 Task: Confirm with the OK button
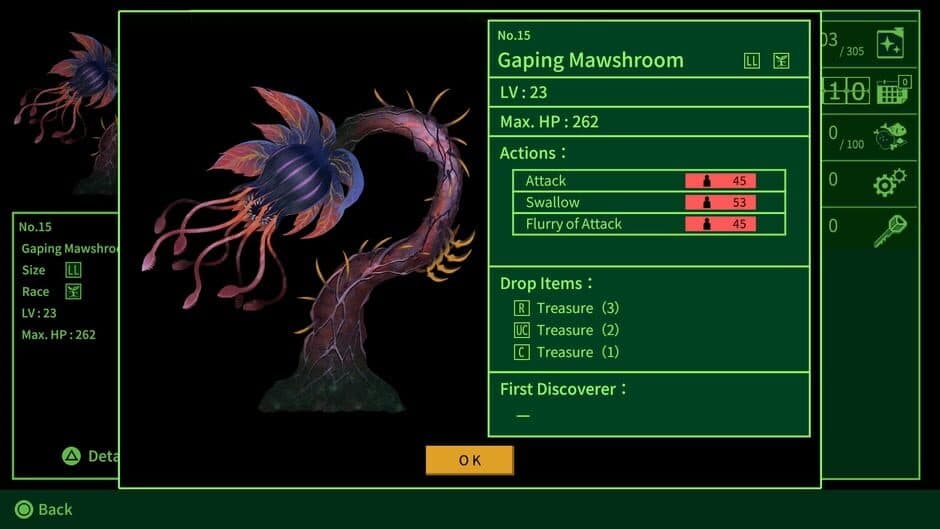[x=469, y=460]
